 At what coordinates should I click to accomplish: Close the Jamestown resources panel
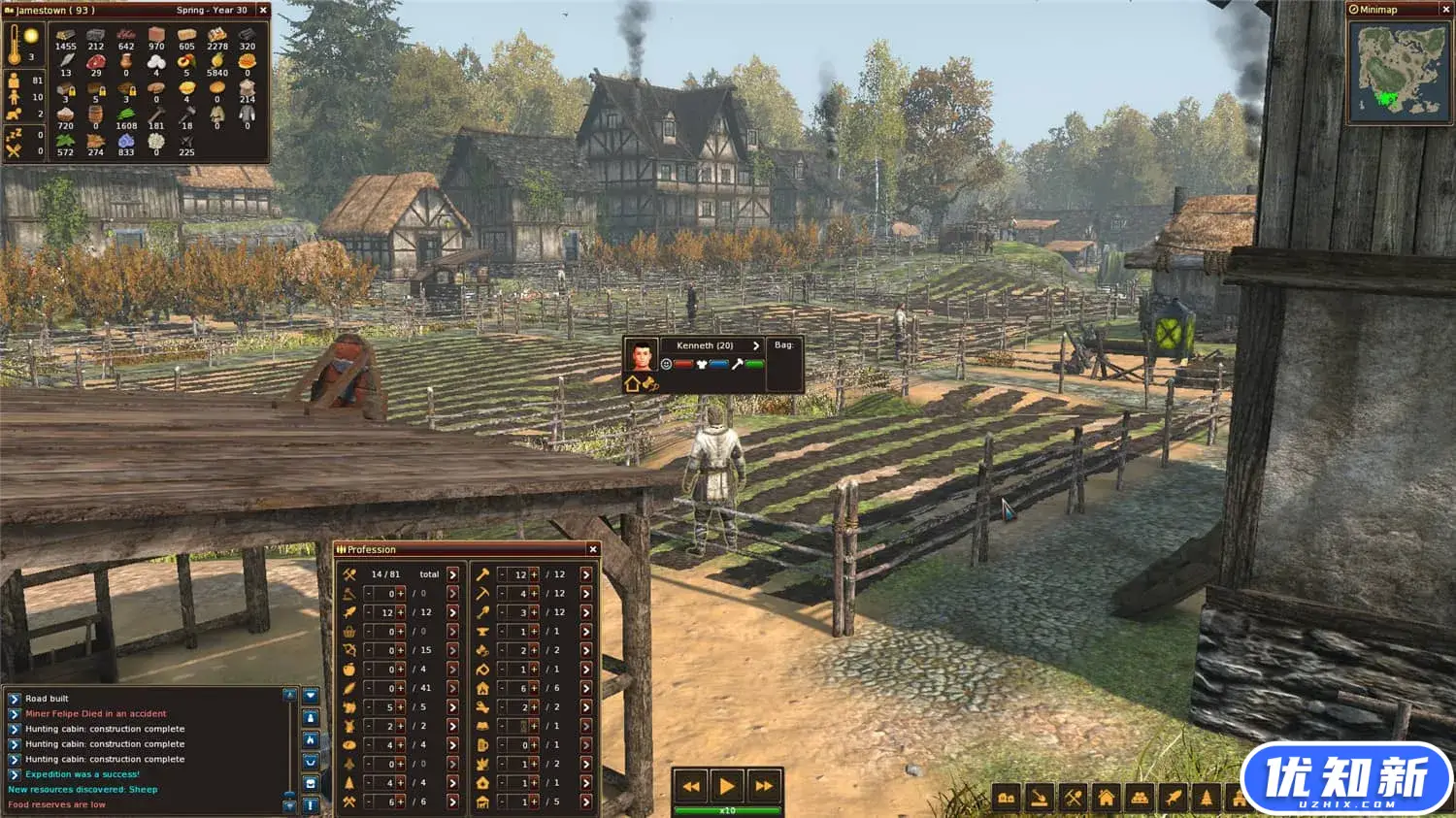click(263, 10)
